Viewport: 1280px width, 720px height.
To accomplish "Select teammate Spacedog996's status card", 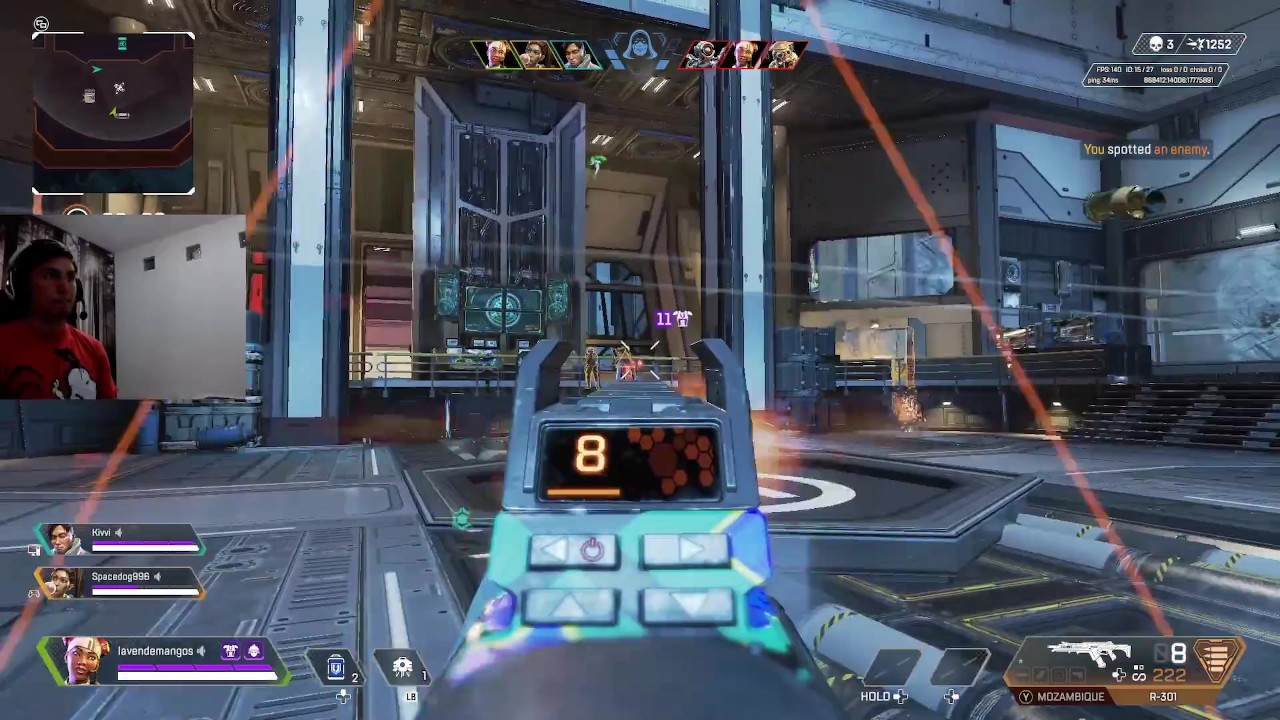I will [120, 583].
